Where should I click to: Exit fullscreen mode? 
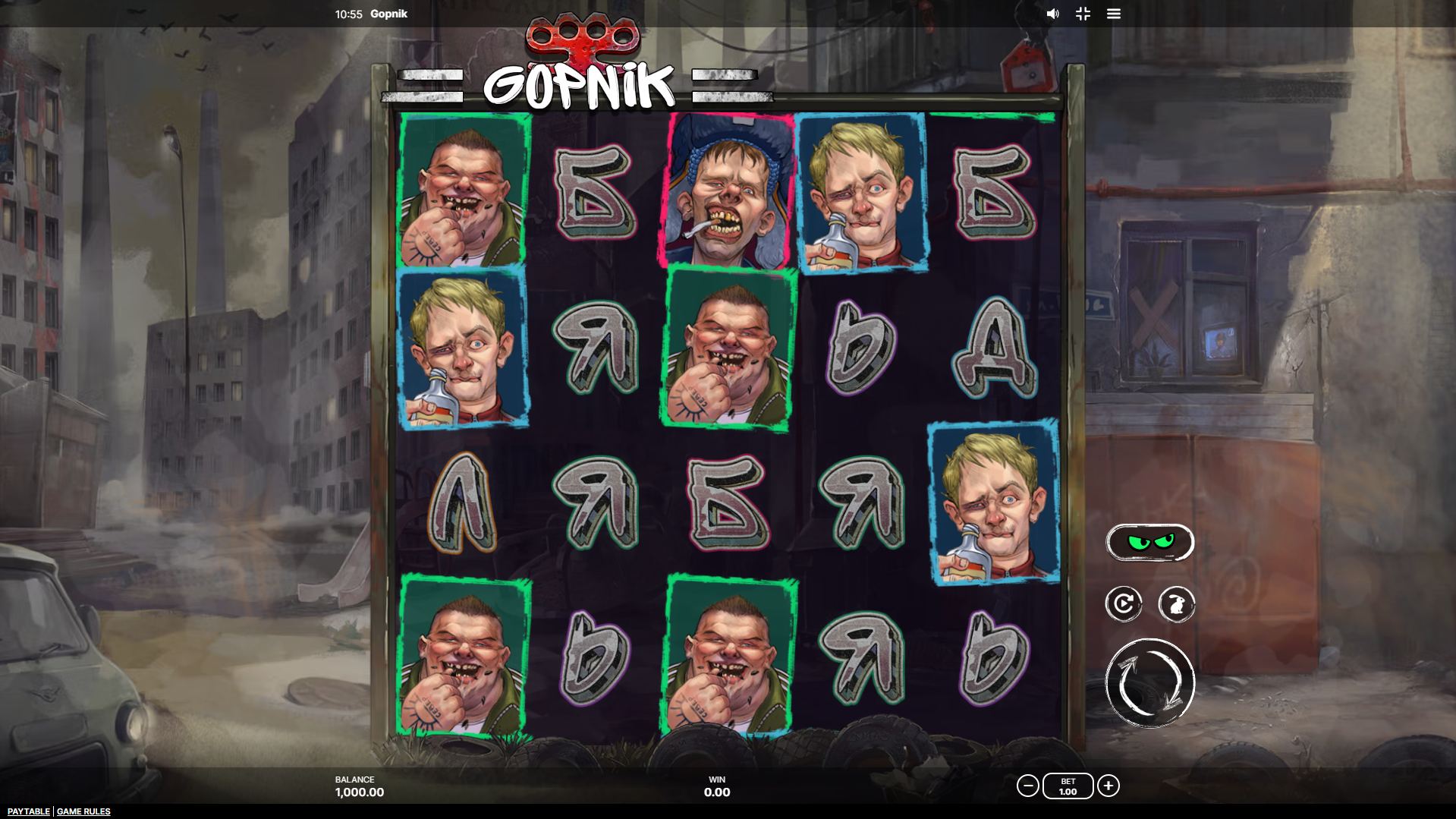(x=1083, y=14)
